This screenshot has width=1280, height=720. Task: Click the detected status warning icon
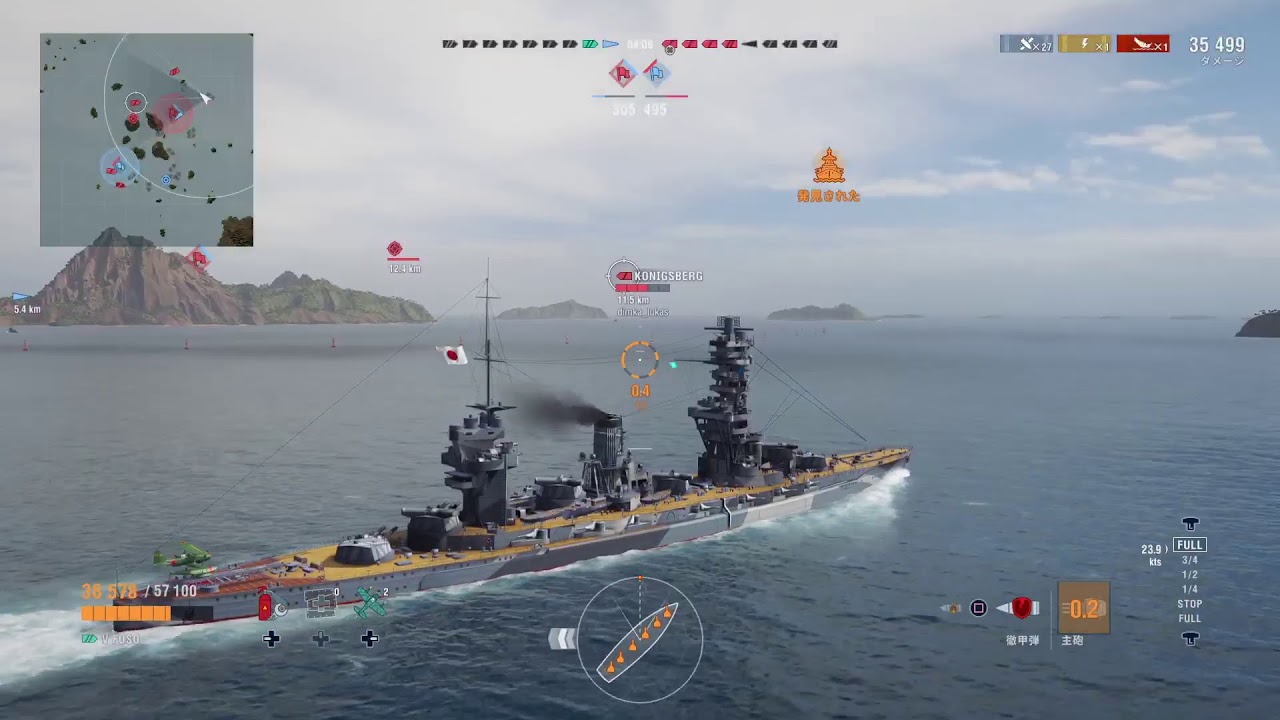(x=828, y=168)
